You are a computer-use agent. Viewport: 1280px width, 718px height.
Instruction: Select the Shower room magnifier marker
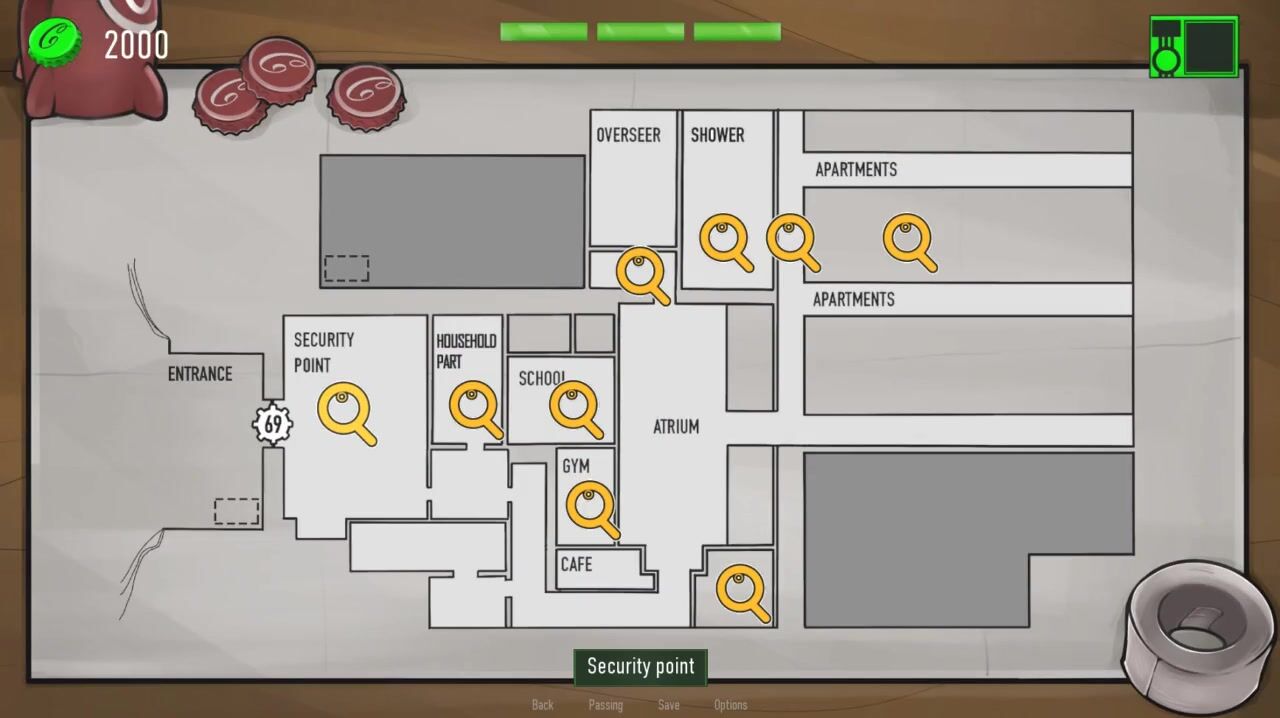pyautogui.click(x=724, y=240)
